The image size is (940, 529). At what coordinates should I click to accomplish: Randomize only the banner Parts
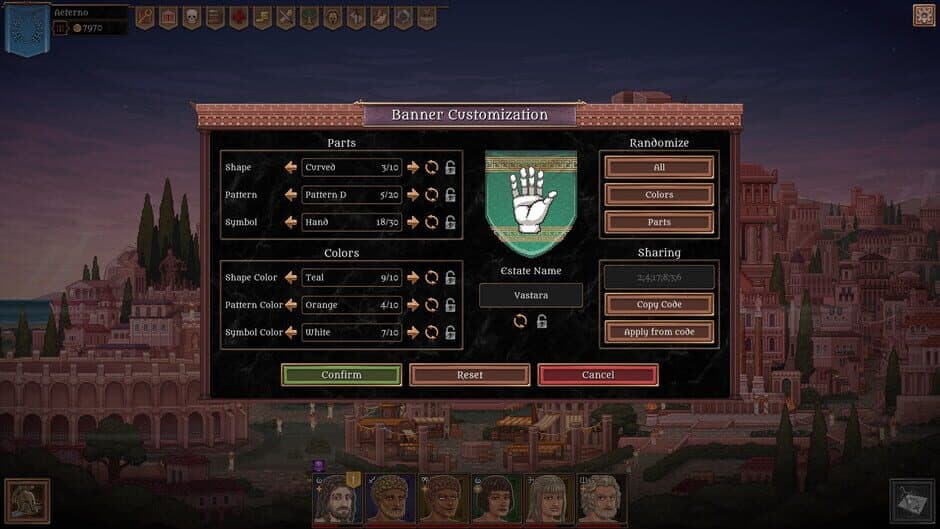click(659, 222)
